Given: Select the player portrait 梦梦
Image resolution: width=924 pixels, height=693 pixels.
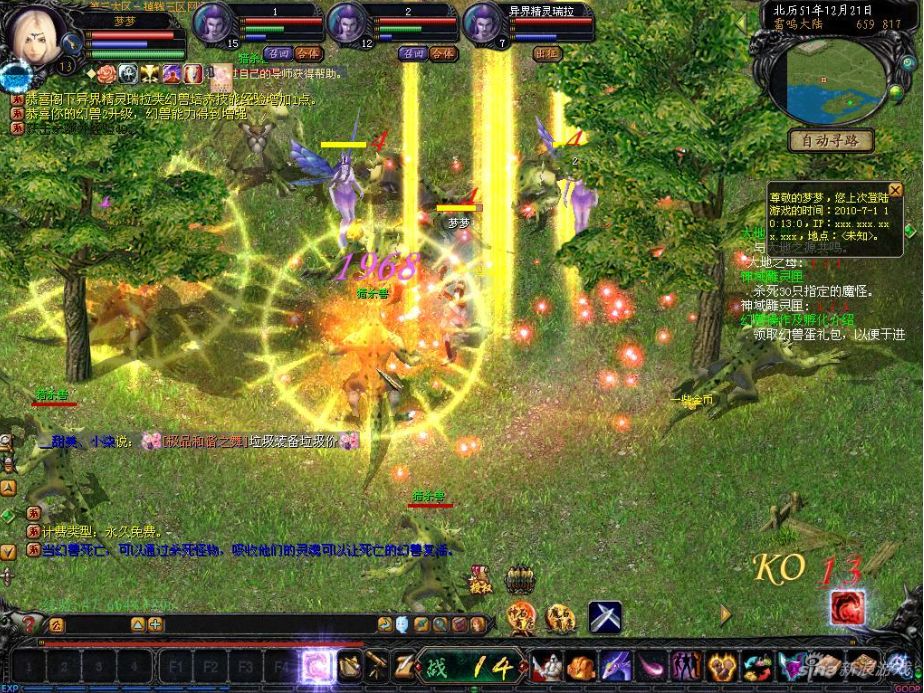Looking at the screenshot, I should (37, 34).
